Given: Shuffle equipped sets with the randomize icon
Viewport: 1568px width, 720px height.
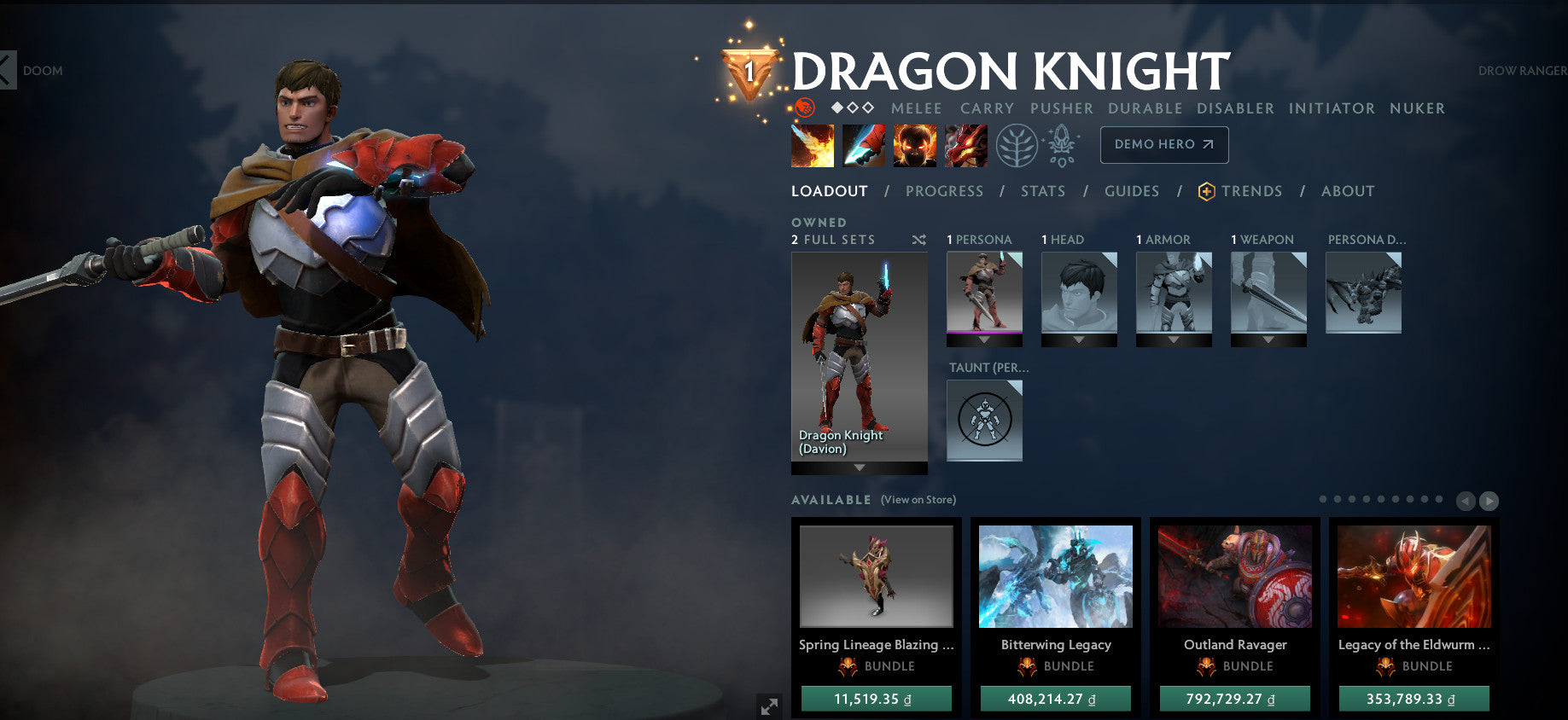Looking at the screenshot, I should point(919,240).
